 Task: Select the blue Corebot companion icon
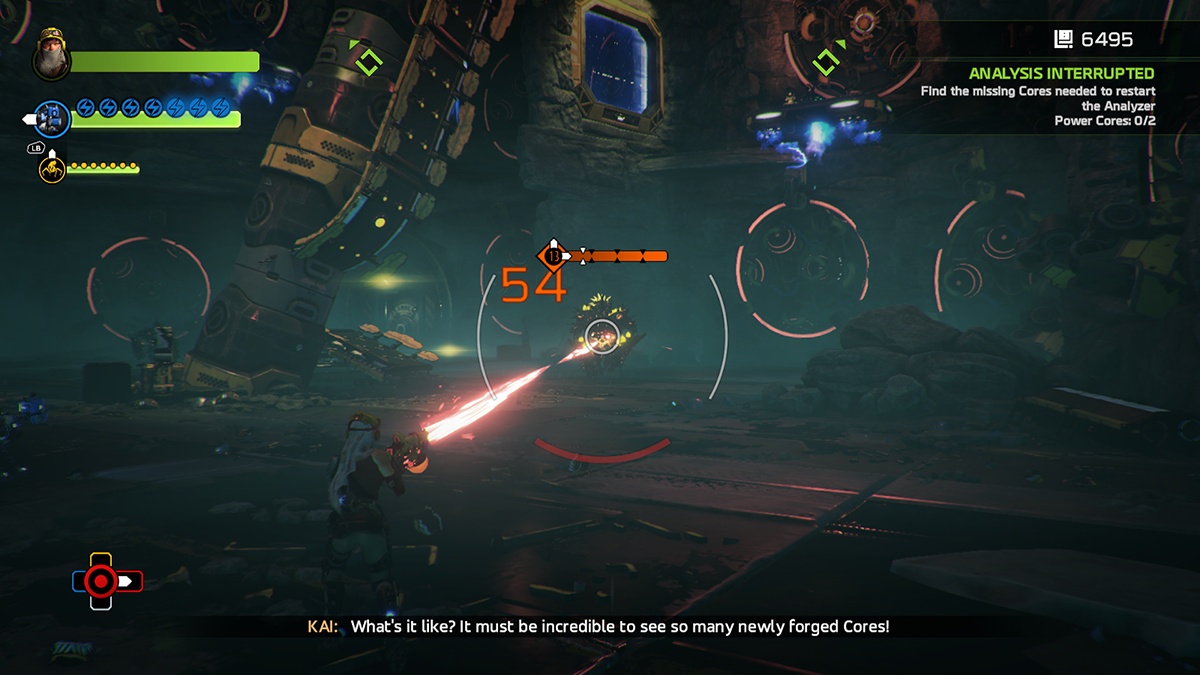tap(52, 118)
